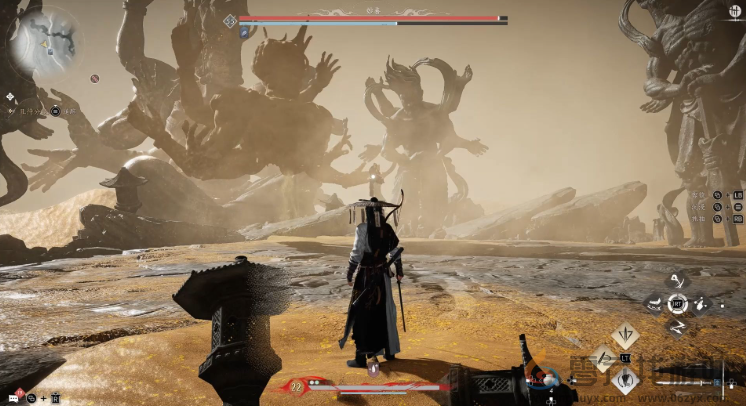Click the boss emblem beside the boss health bar
Screen dimensions: 746x406
coord(230,20)
